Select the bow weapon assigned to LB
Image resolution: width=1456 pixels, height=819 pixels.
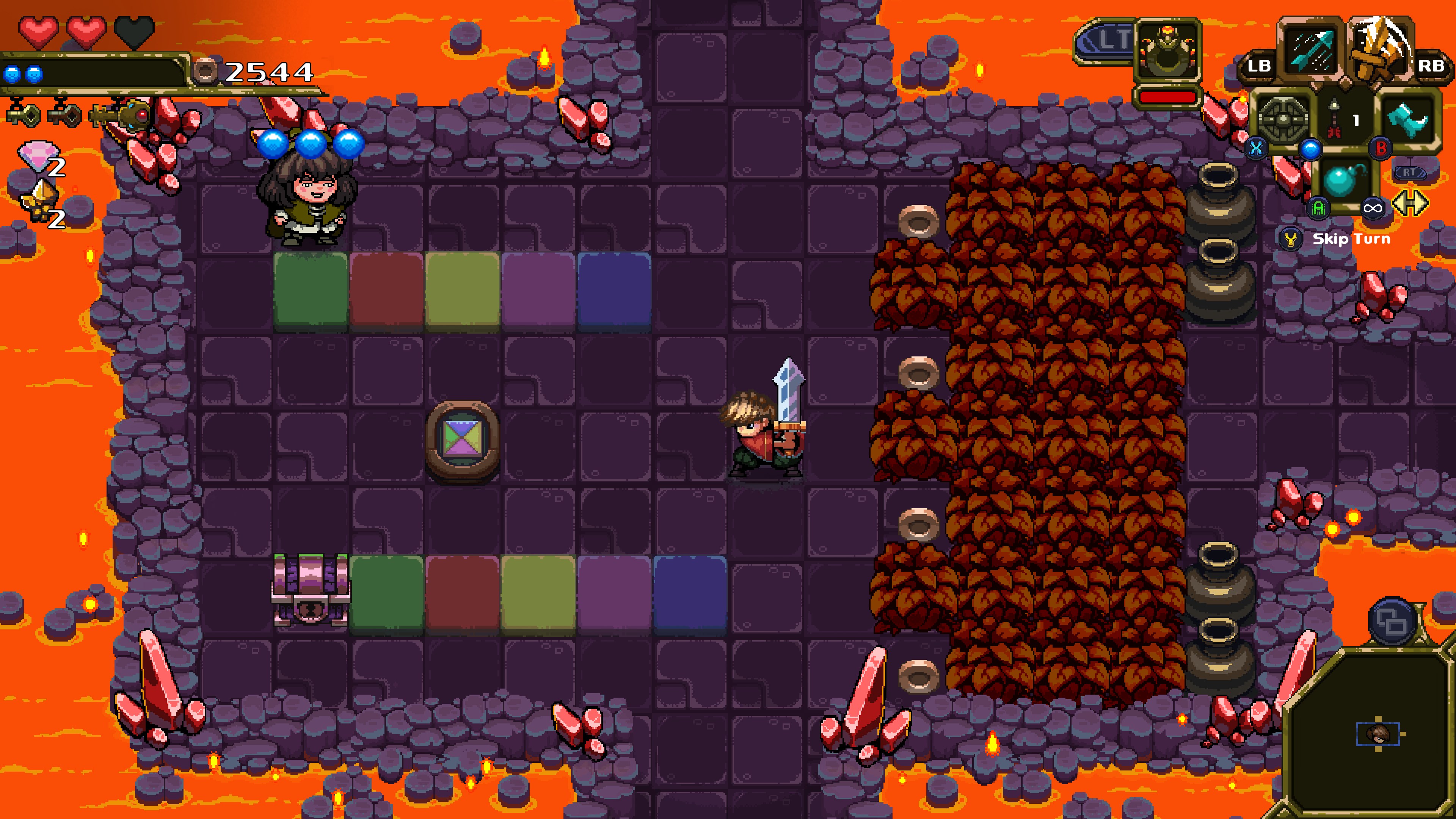[x=1311, y=50]
